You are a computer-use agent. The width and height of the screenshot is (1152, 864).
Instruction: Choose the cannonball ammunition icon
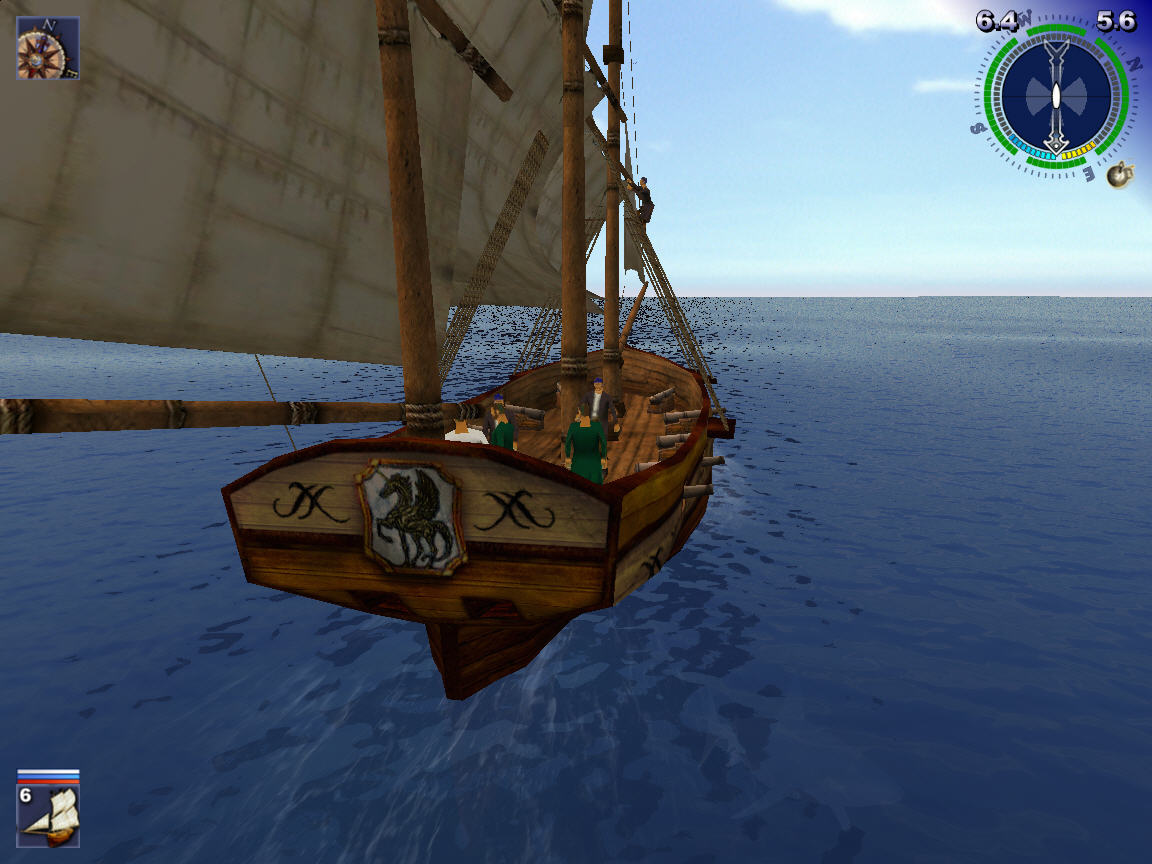tap(1120, 173)
